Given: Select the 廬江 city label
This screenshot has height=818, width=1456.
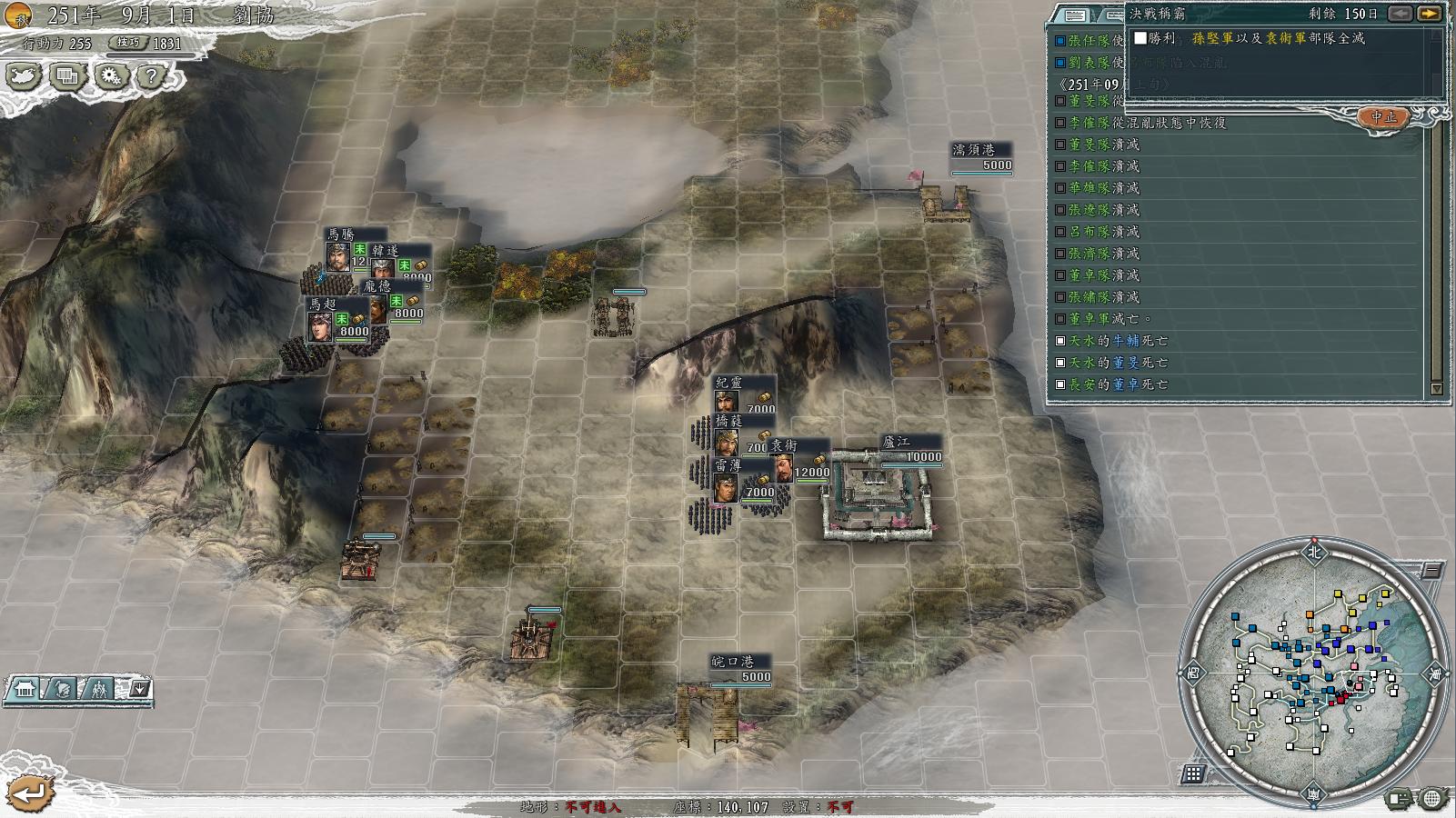Looking at the screenshot, I should point(896,443).
